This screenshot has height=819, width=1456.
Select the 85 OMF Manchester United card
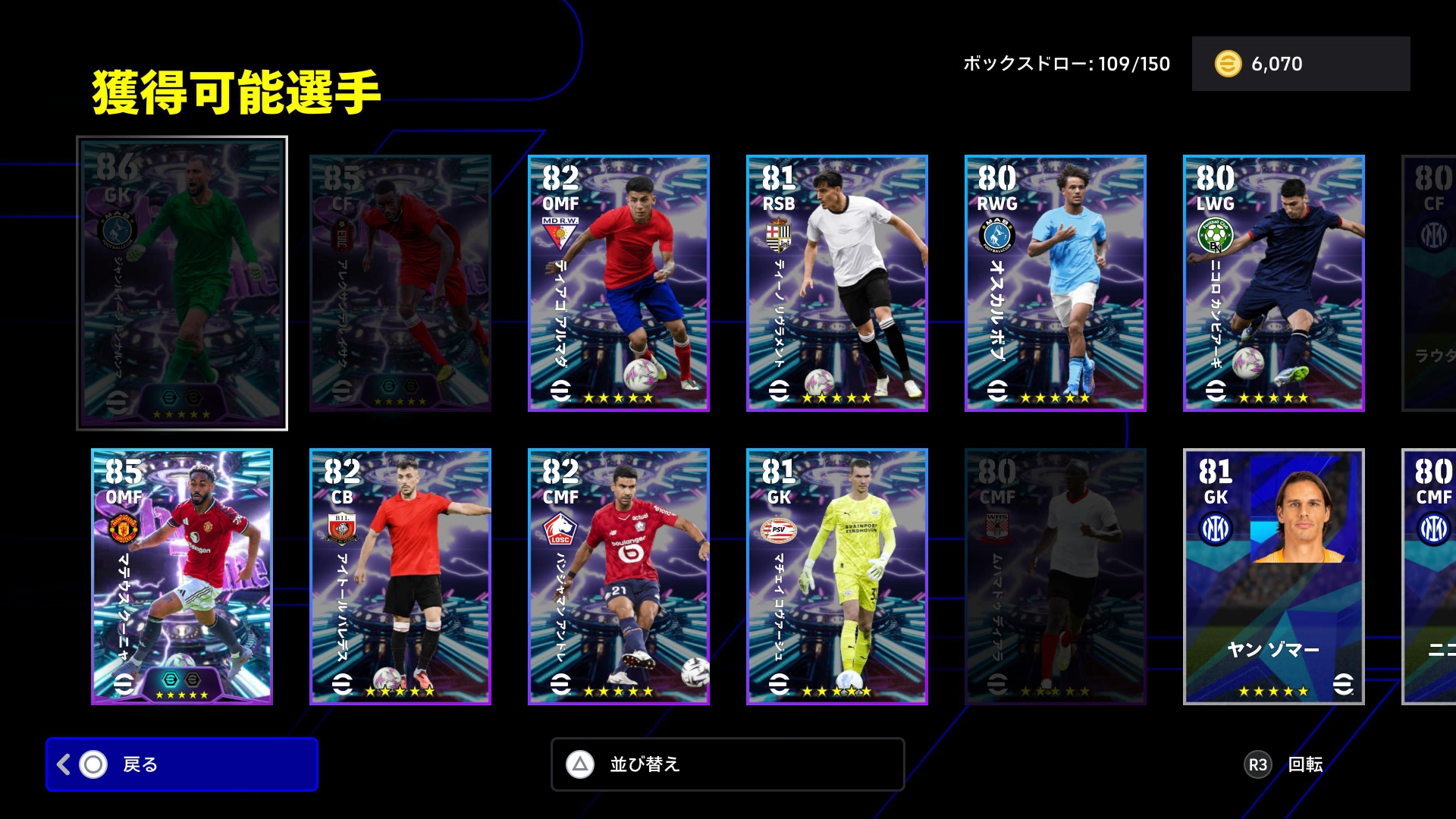pyautogui.click(x=182, y=576)
